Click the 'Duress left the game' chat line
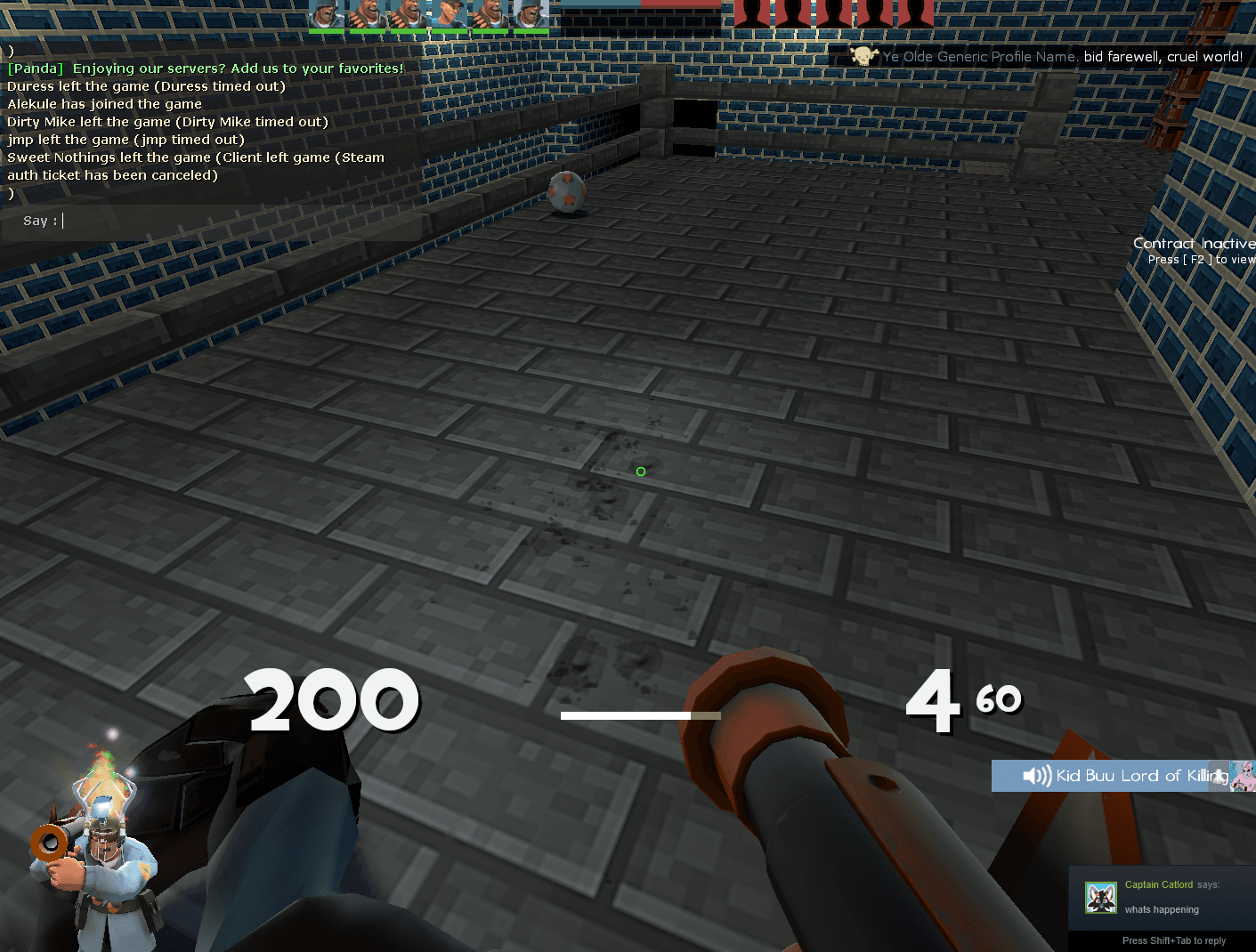Screen dimensions: 1256x952 (145, 85)
